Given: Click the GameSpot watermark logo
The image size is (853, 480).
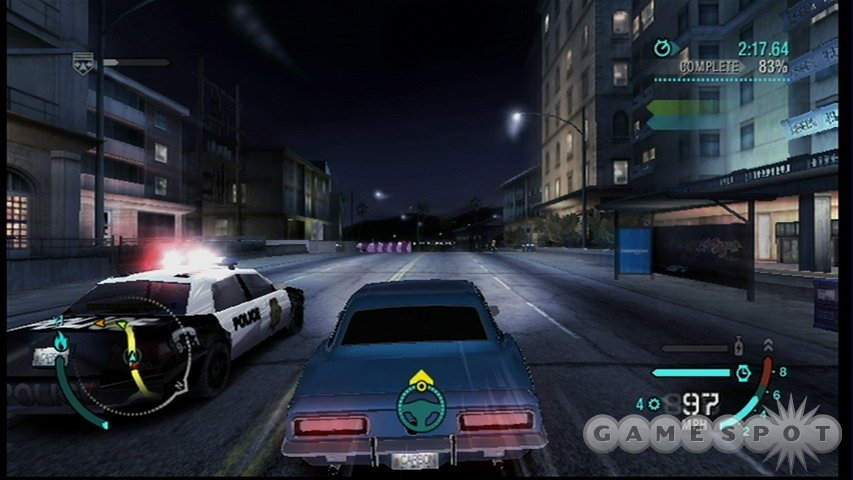Looking at the screenshot, I should (x=712, y=433).
